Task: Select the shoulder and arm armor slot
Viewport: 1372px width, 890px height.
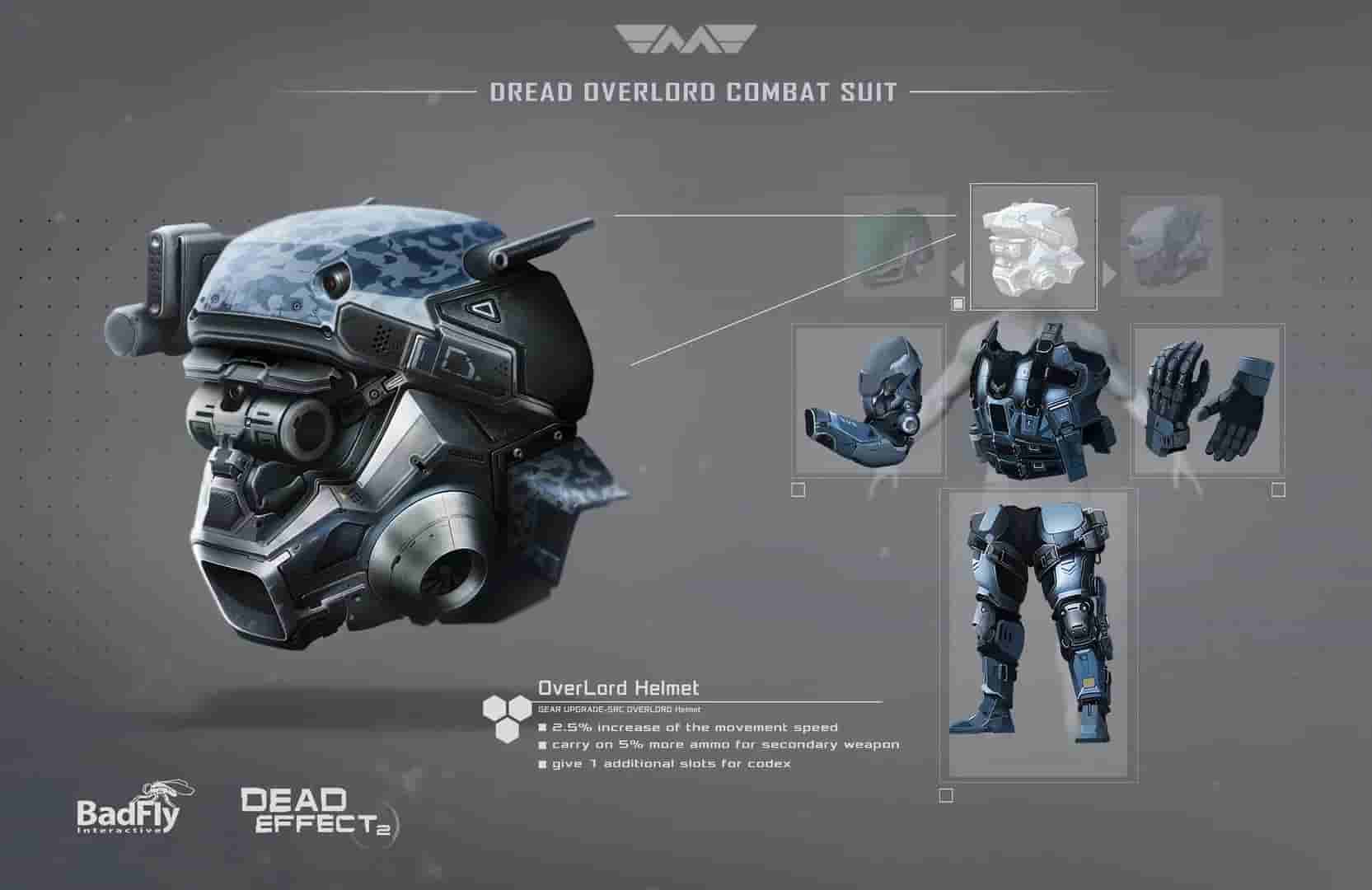Action: tap(869, 400)
